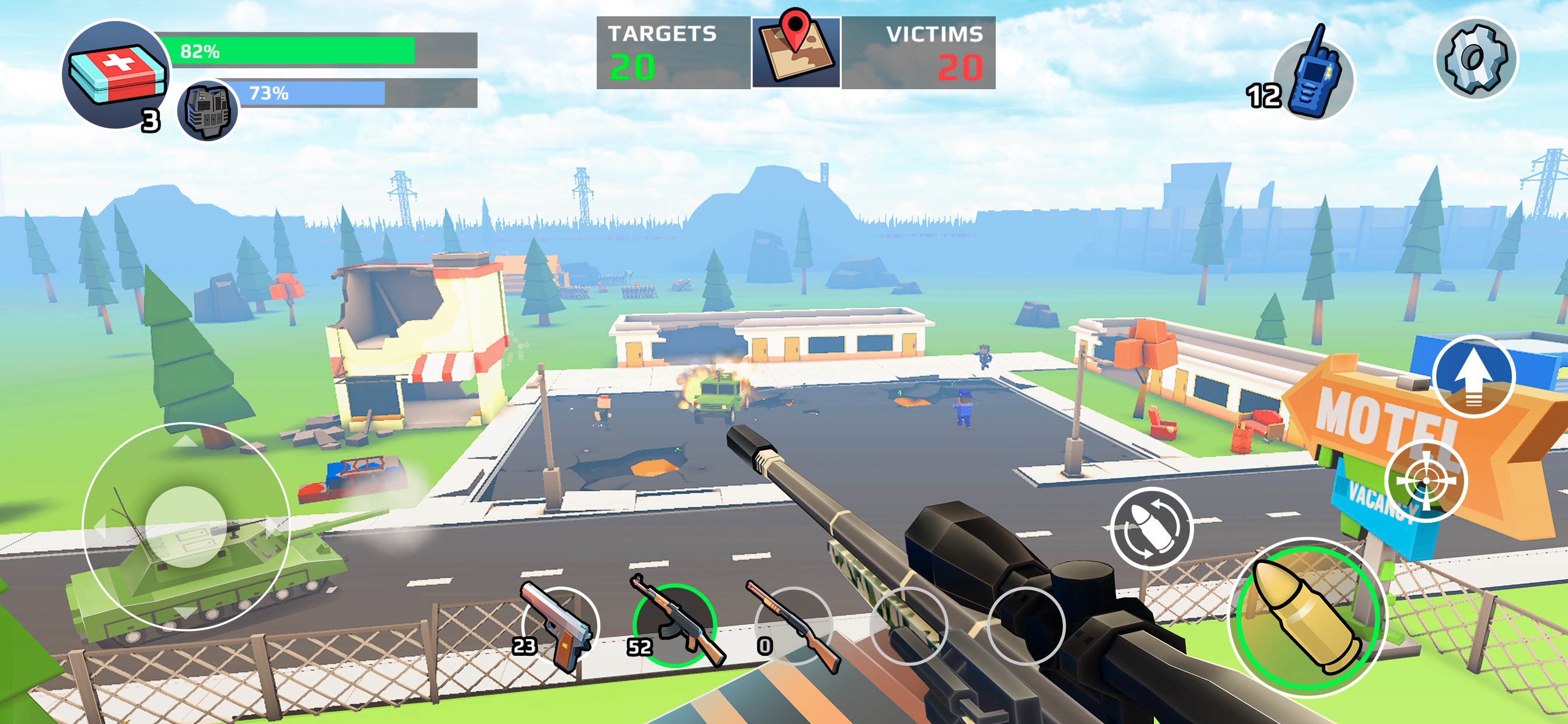
Task: Tap the virtual movement joystick
Action: 185,526
